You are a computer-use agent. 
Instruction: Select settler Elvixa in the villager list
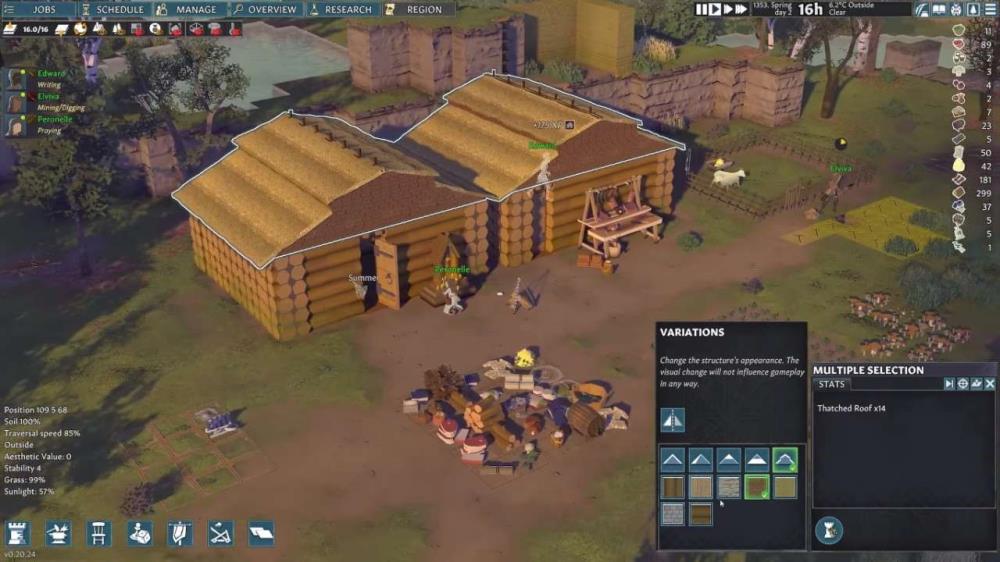pyautogui.click(x=50, y=96)
